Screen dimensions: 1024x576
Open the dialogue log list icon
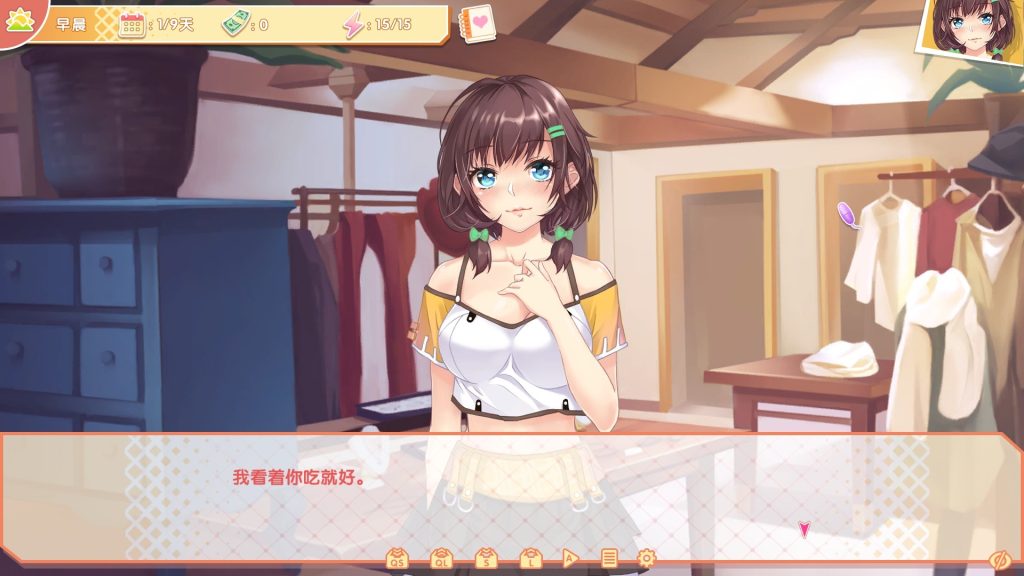pos(609,559)
